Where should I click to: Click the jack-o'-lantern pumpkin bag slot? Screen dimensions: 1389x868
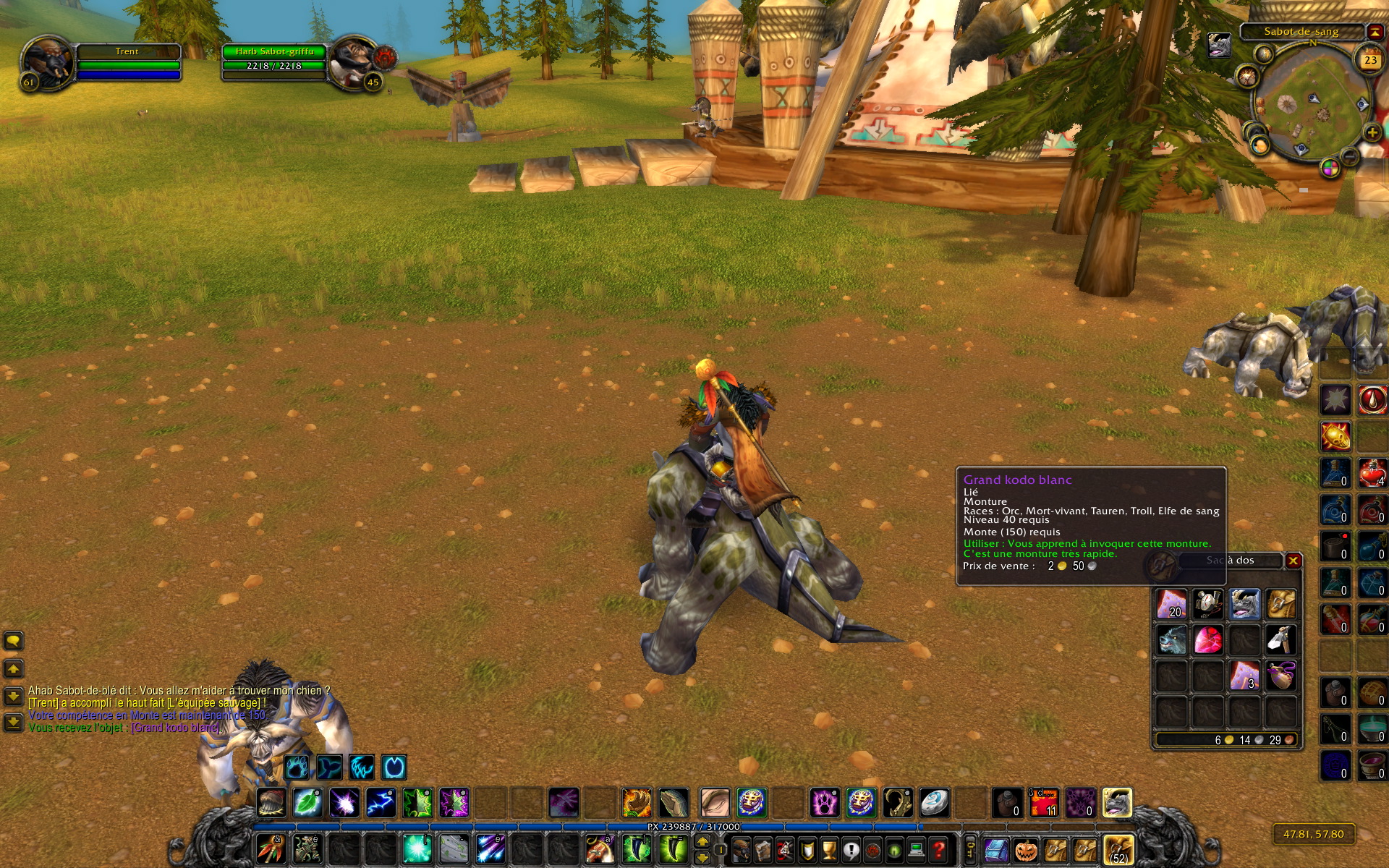[x=1026, y=850]
